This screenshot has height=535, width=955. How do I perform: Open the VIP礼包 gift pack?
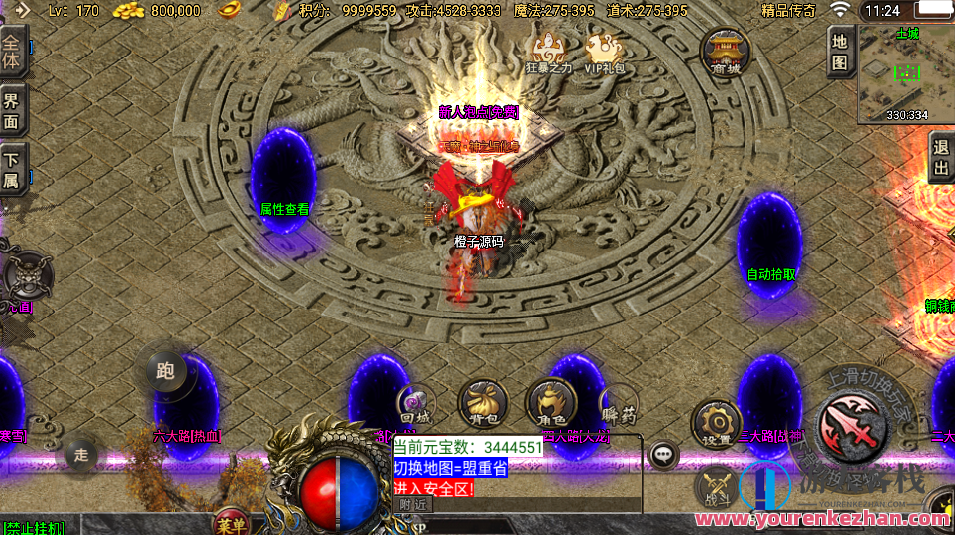click(x=604, y=53)
